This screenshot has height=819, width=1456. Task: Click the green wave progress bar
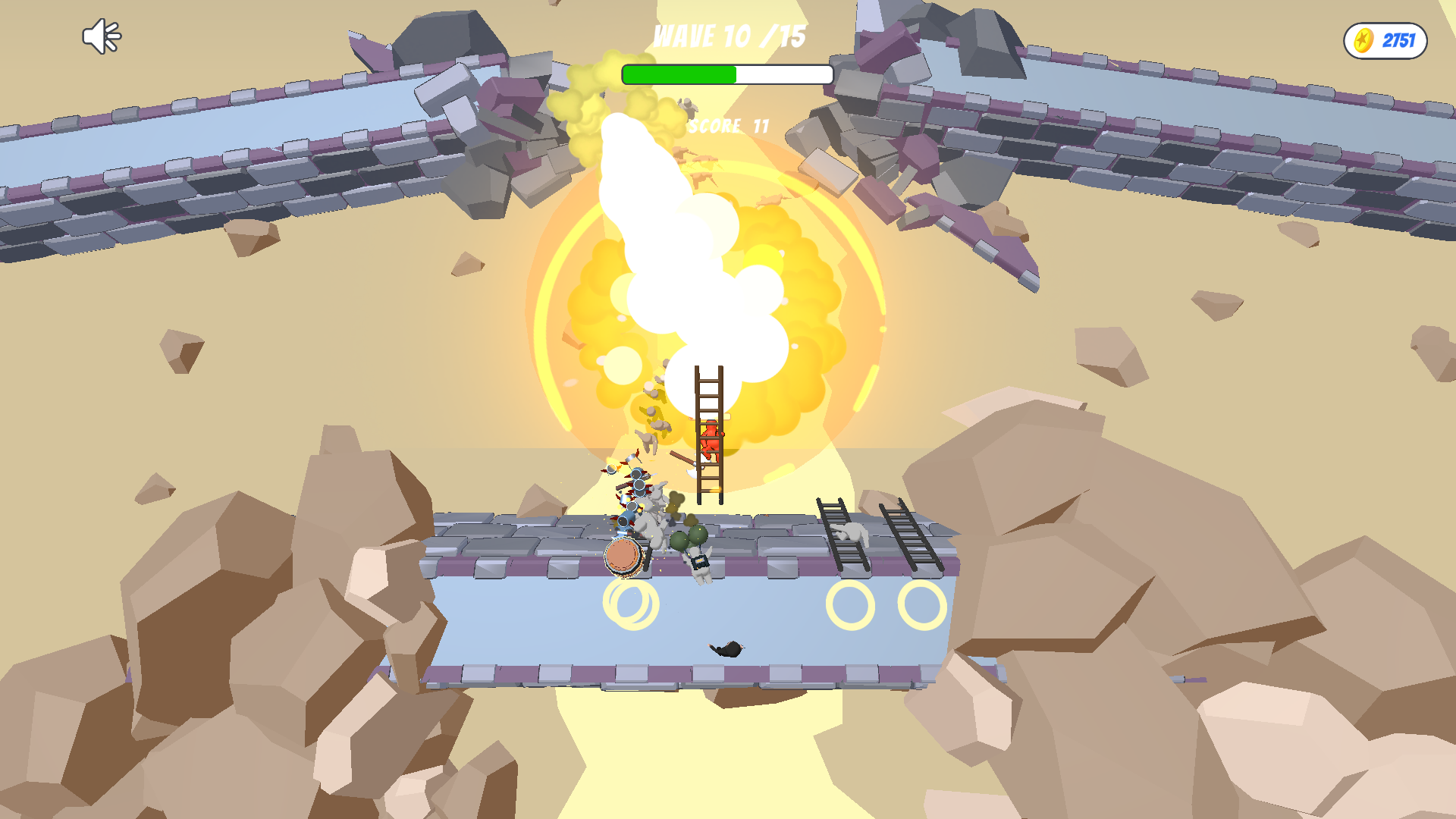click(x=679, y=74)
